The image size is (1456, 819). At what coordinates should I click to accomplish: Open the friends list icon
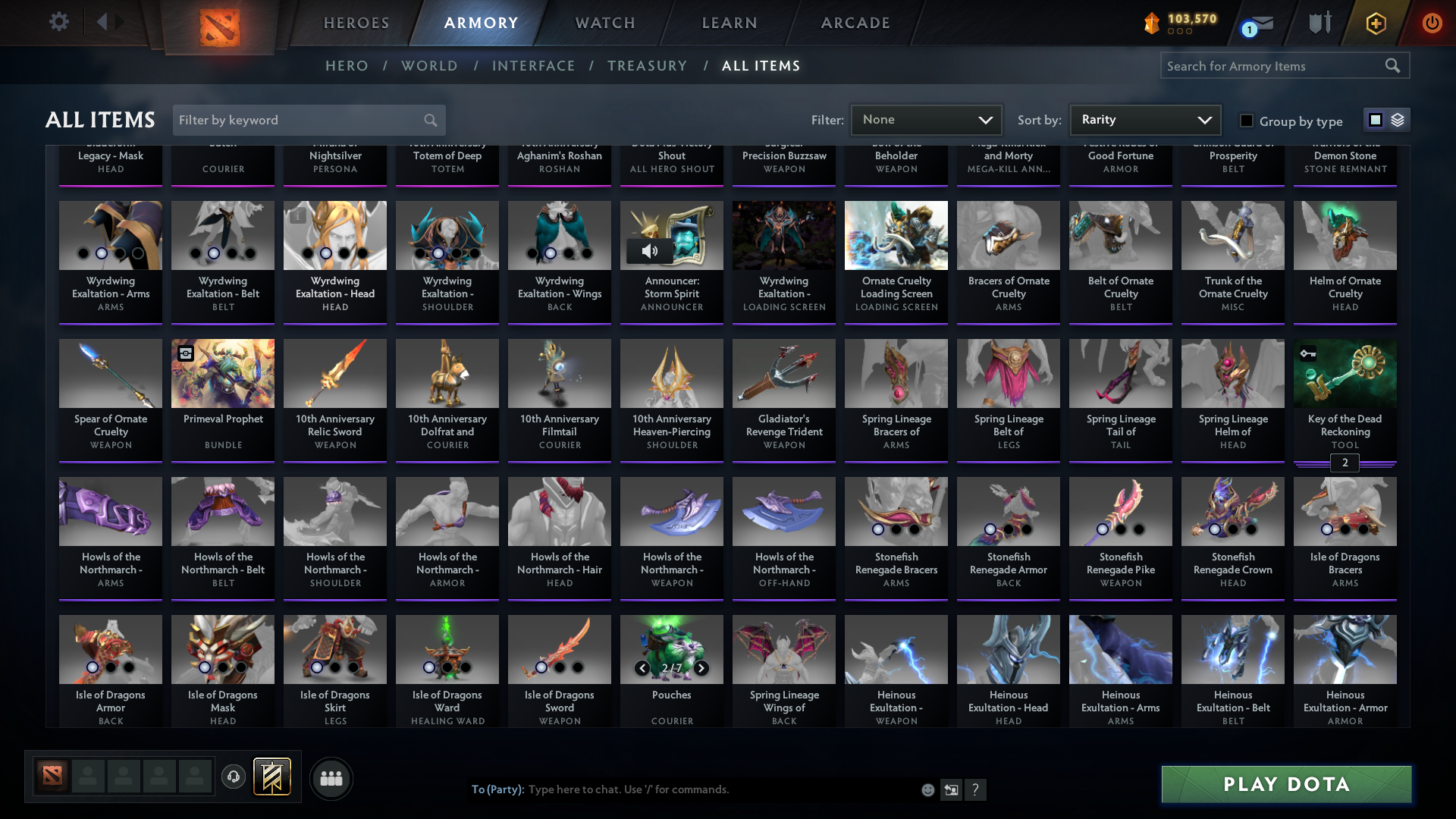click(331, 777)
